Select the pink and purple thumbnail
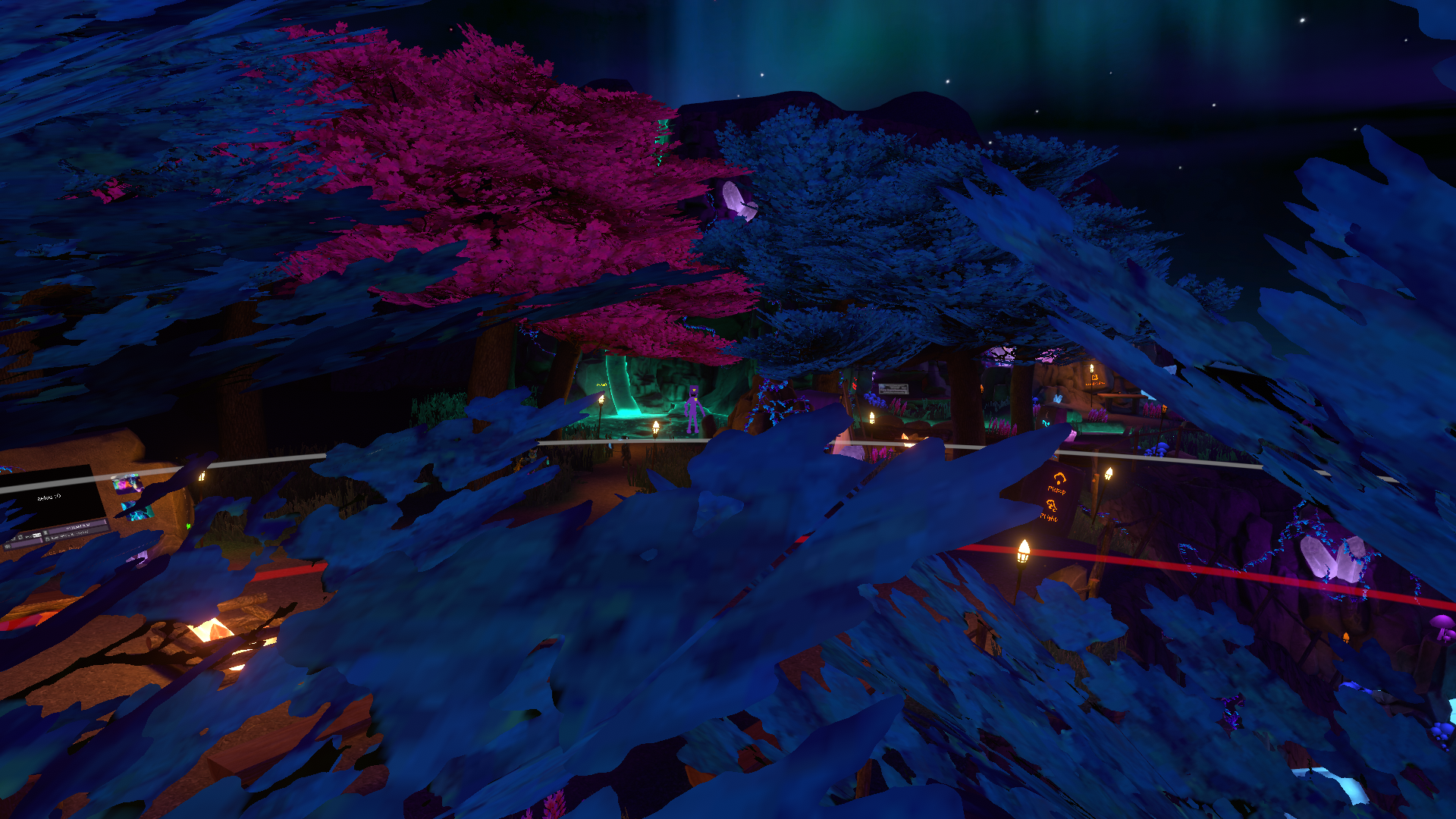 (x=126, y=485)
